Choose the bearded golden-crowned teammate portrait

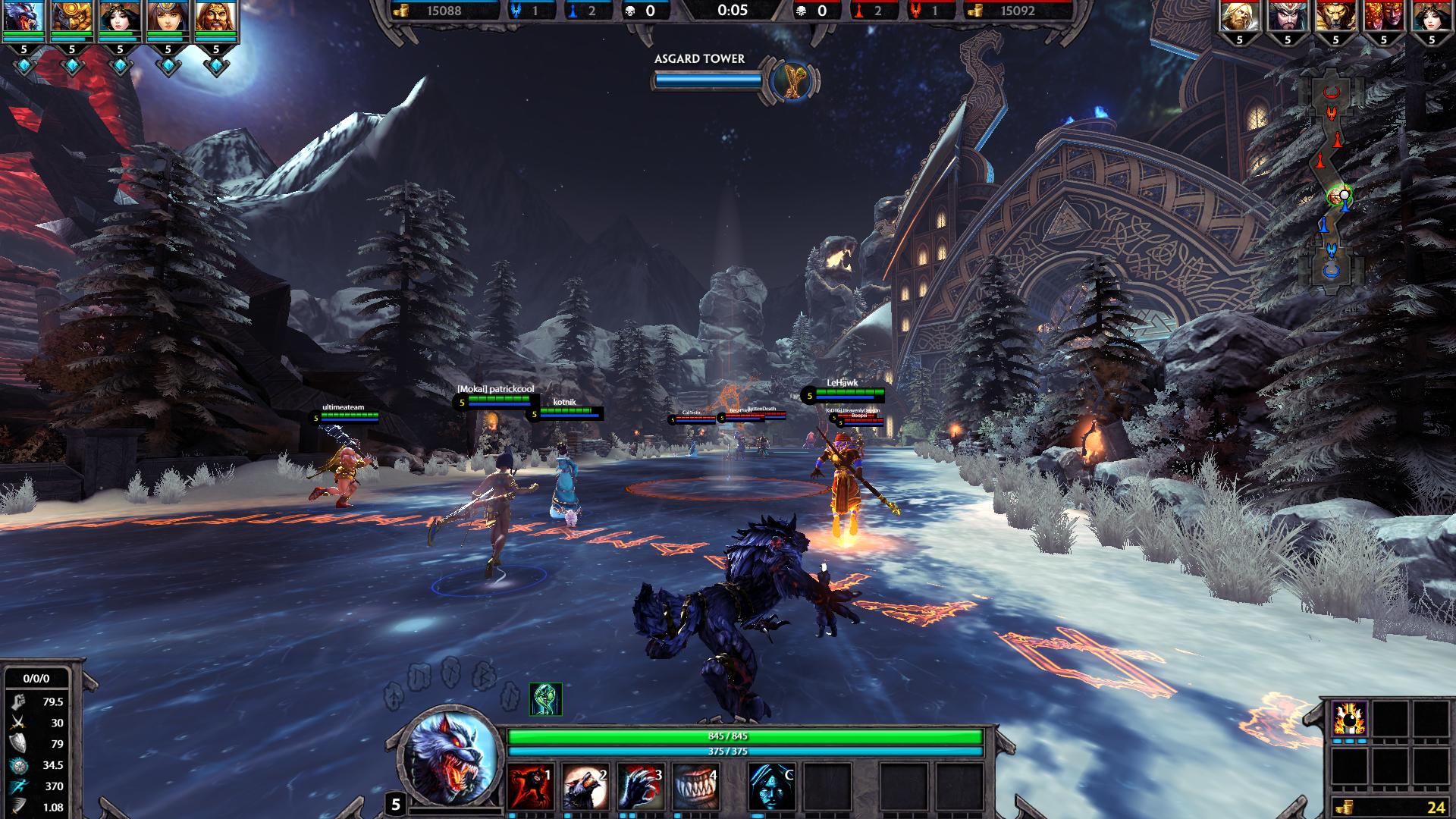[x=215, y=18]
